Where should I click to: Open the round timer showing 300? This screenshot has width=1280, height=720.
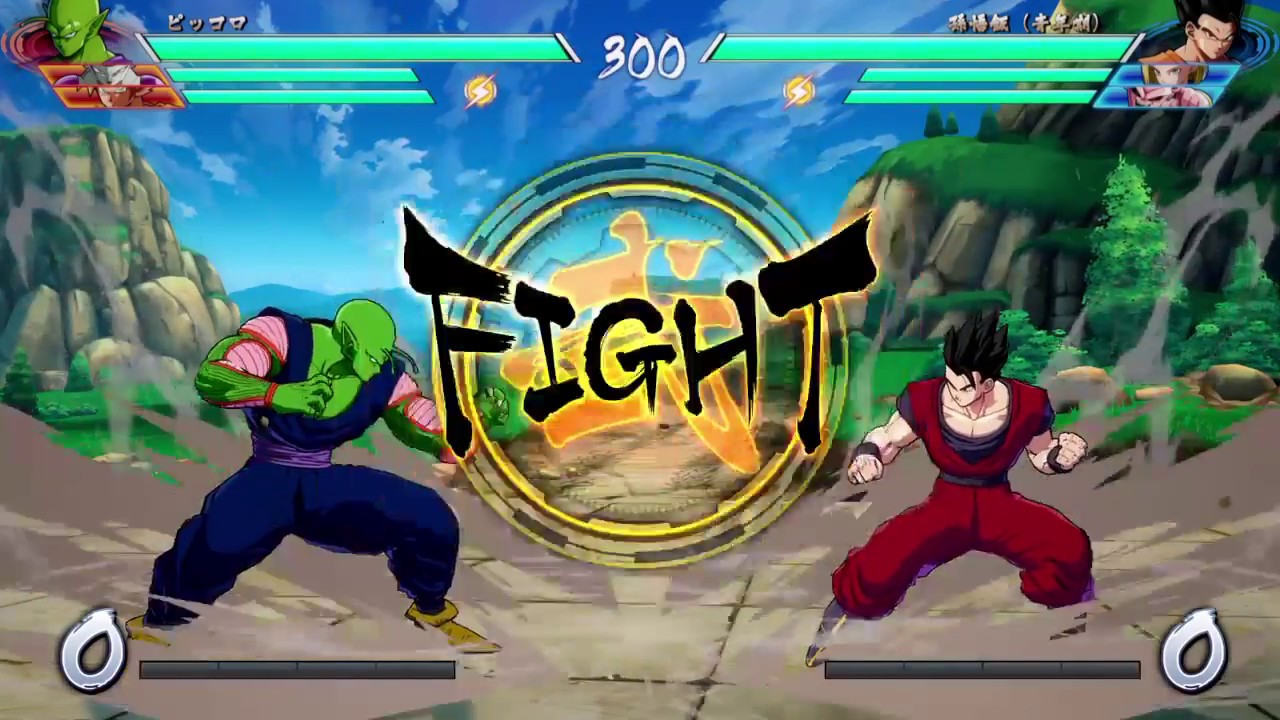pyautogui.click(x=644, y=62)
